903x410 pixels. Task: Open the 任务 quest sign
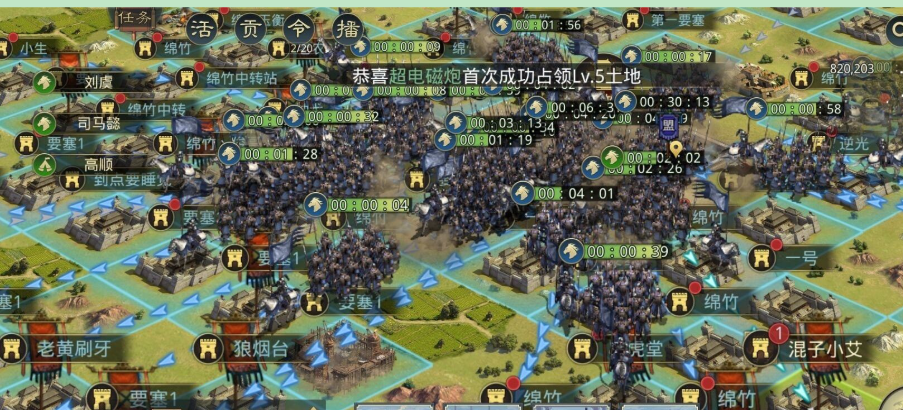coord(134,16)
